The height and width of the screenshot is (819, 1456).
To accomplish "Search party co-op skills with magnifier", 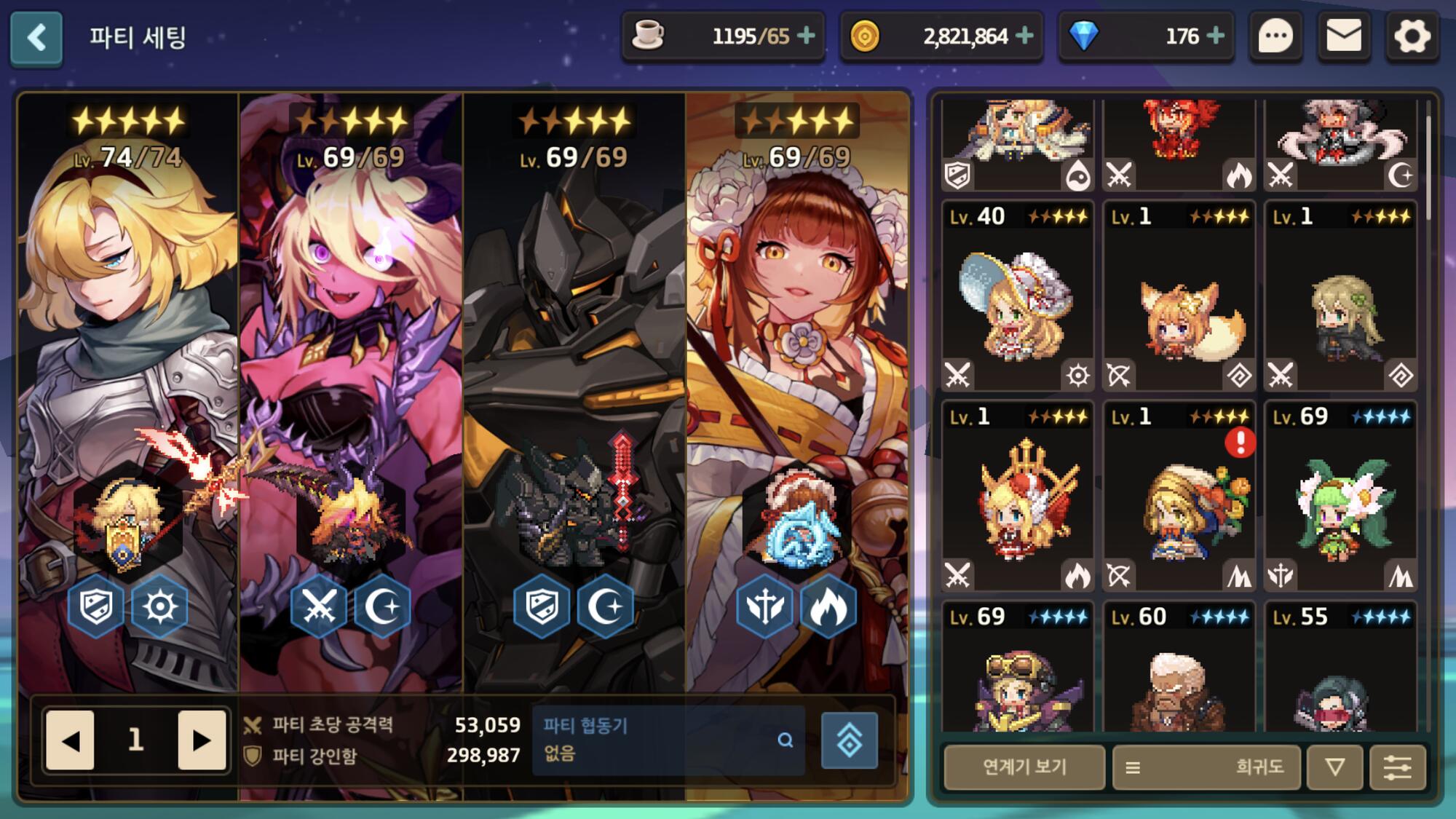I will [x=785, y=740].
